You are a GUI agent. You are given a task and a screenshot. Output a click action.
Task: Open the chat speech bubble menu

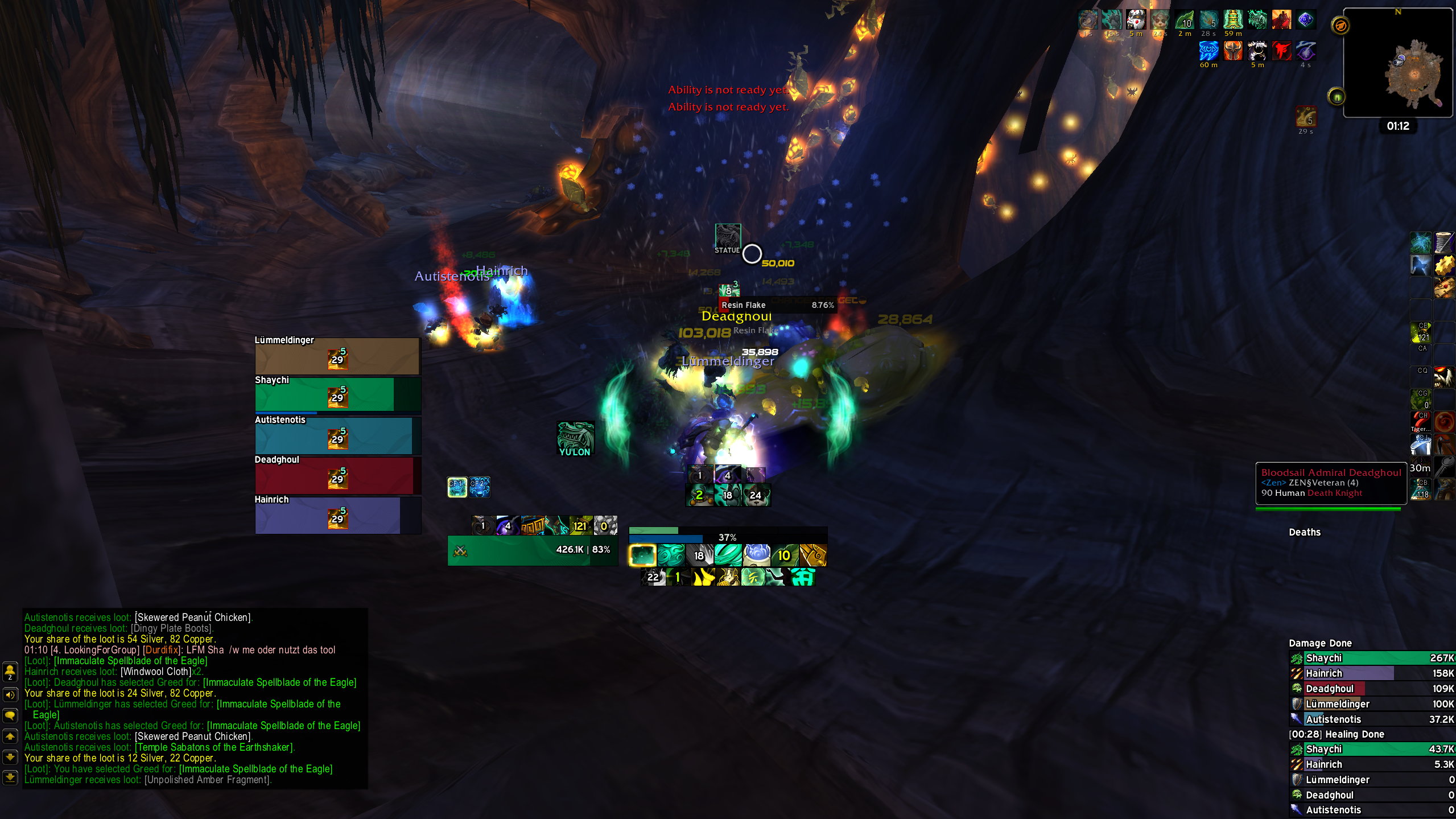point(10,715)
